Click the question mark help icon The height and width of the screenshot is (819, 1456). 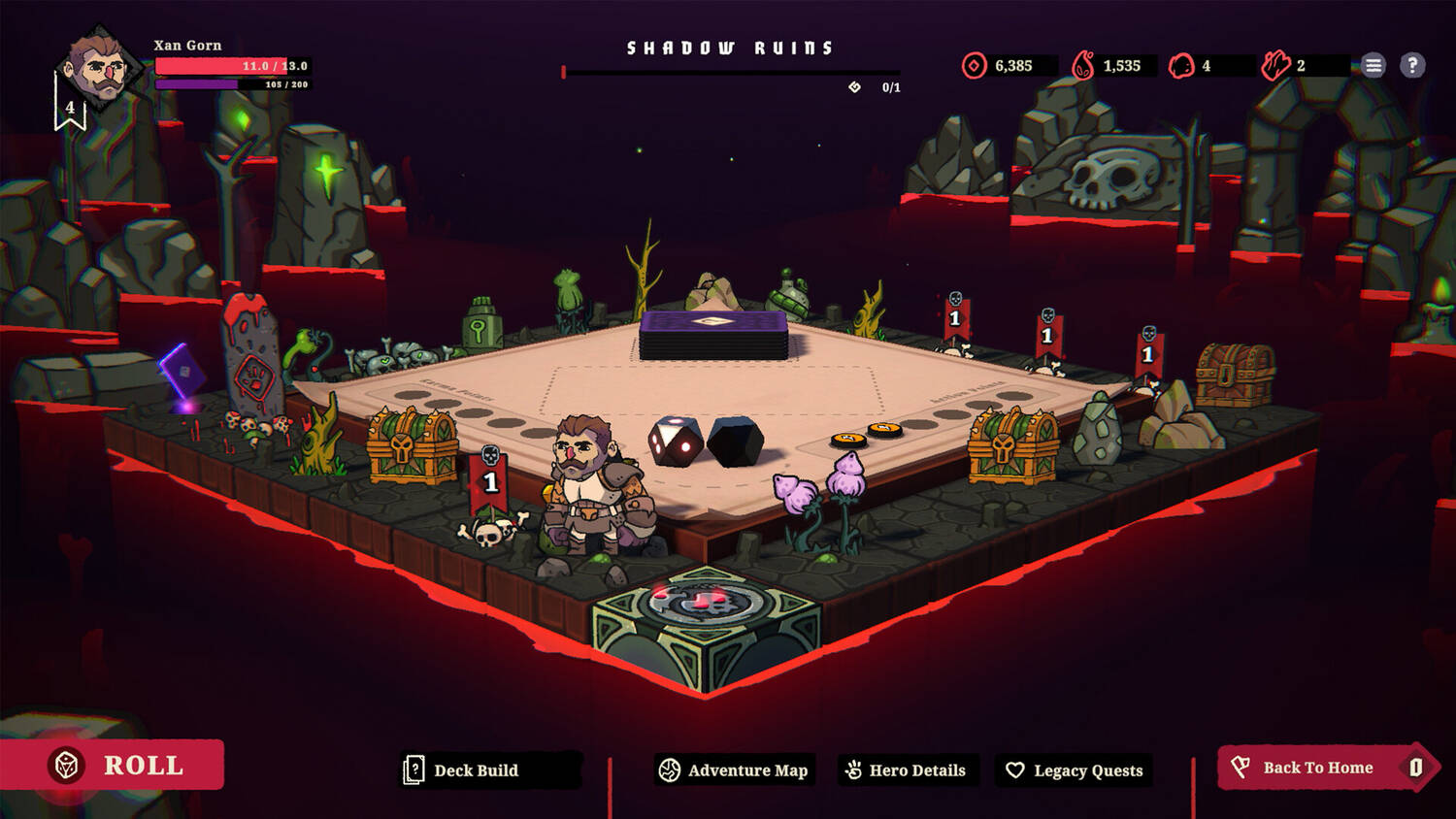[x=1412, y=65]
